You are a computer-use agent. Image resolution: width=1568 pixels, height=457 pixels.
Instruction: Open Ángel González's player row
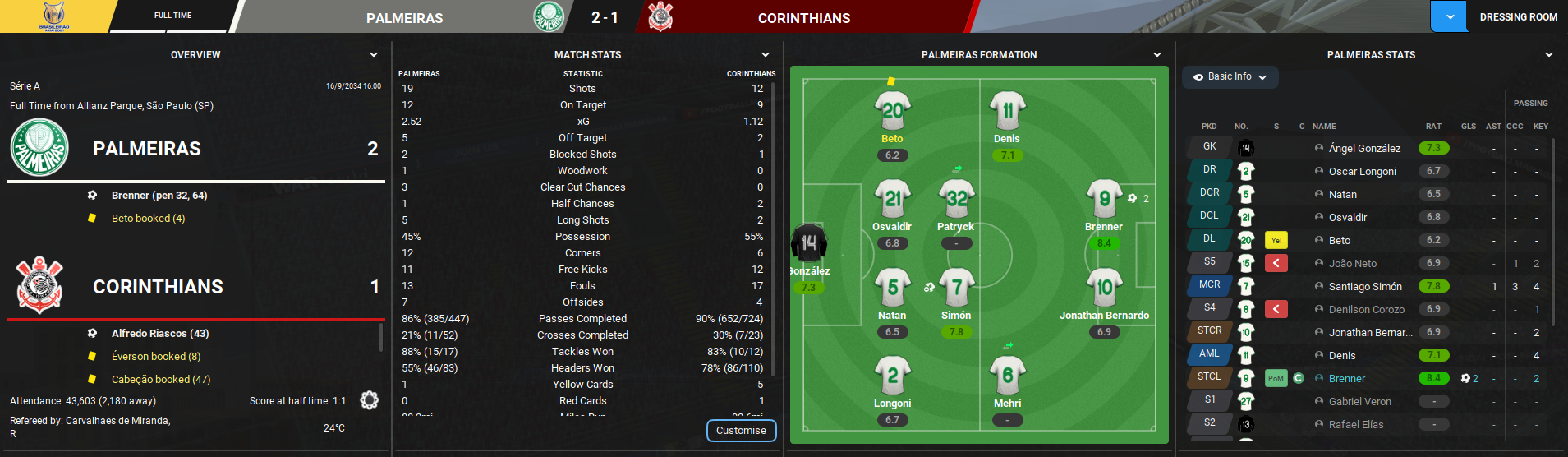[x=1364, y=149]
